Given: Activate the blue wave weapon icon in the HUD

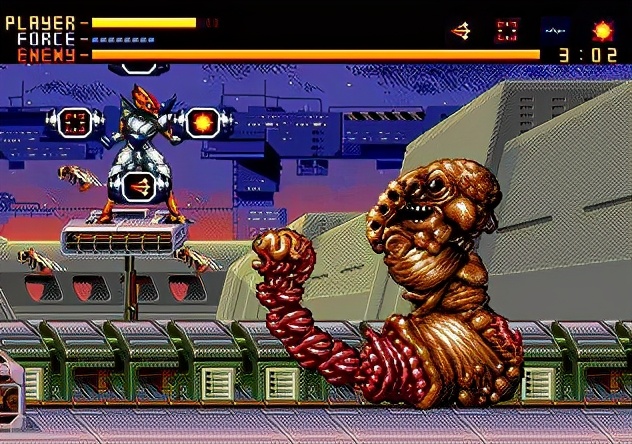Looking at the screenshot, I should tap(556, 31).
